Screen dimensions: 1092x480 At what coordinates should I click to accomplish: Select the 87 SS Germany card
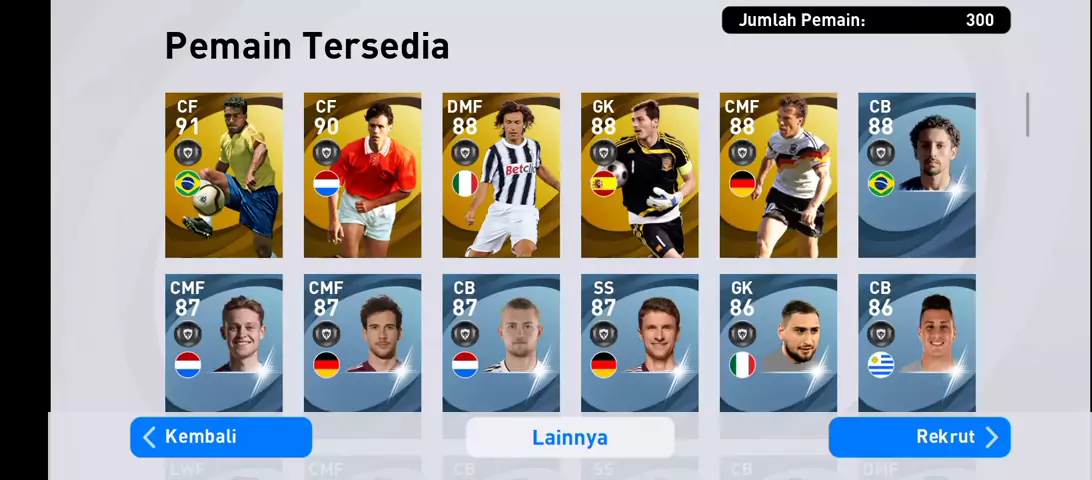[640, 342]
